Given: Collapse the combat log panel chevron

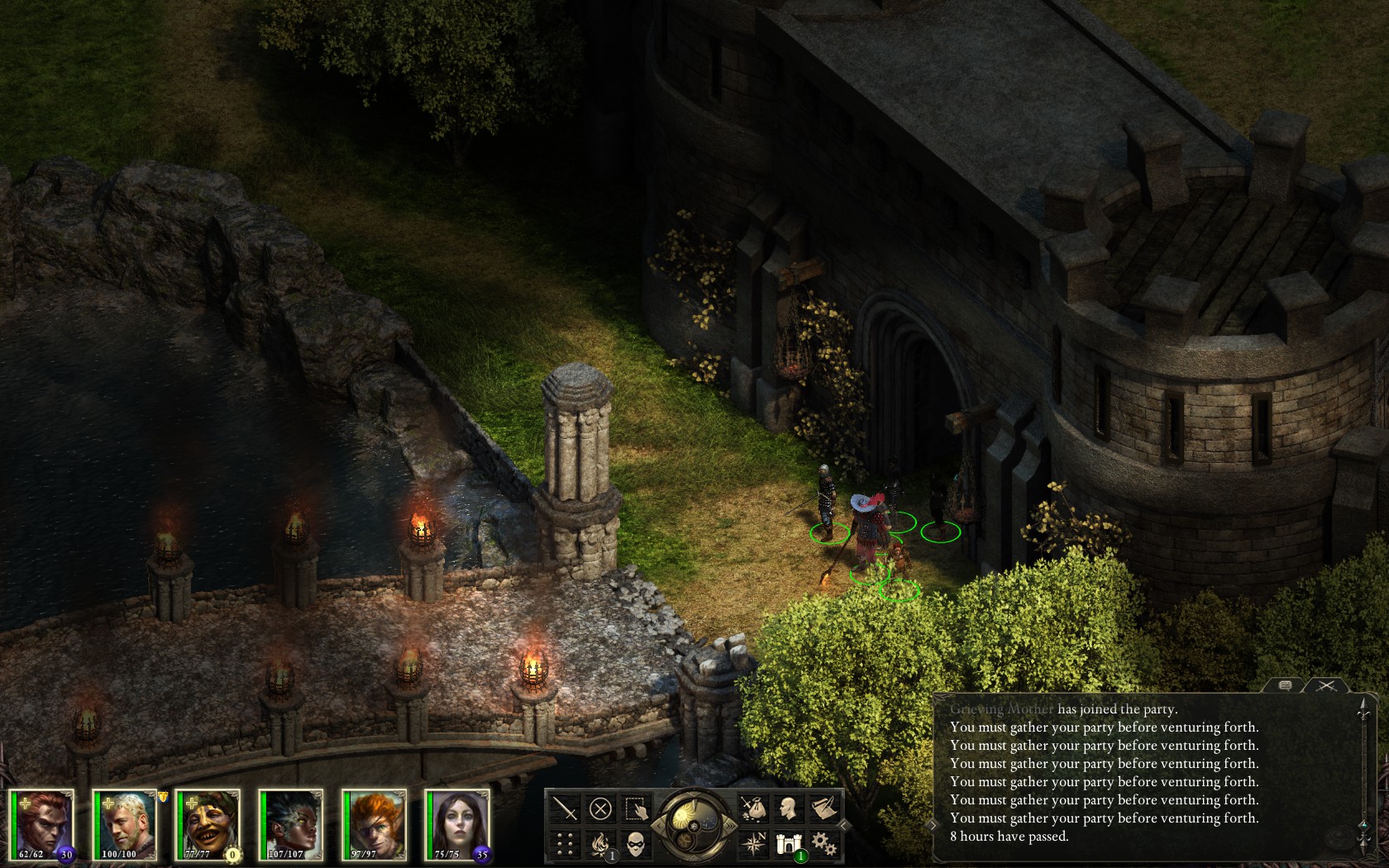Looking at the screenshot, I should tap(933, 826).
